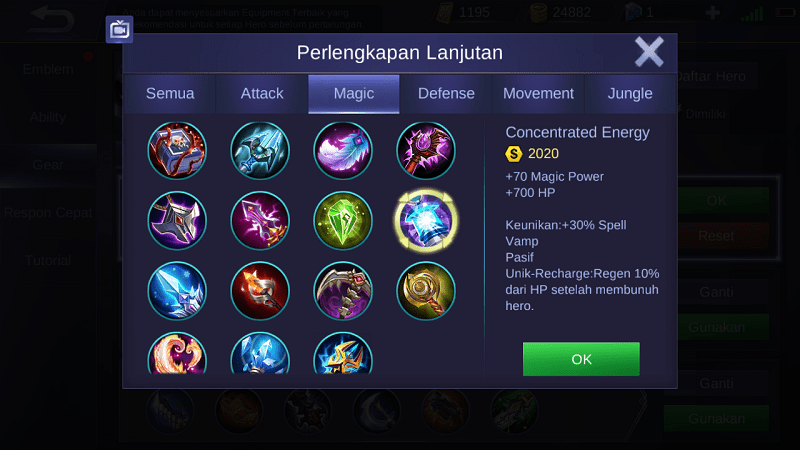Screen dimensions: 800x450
Task: Pick the golden scepter item
Action: click(426, 290)
